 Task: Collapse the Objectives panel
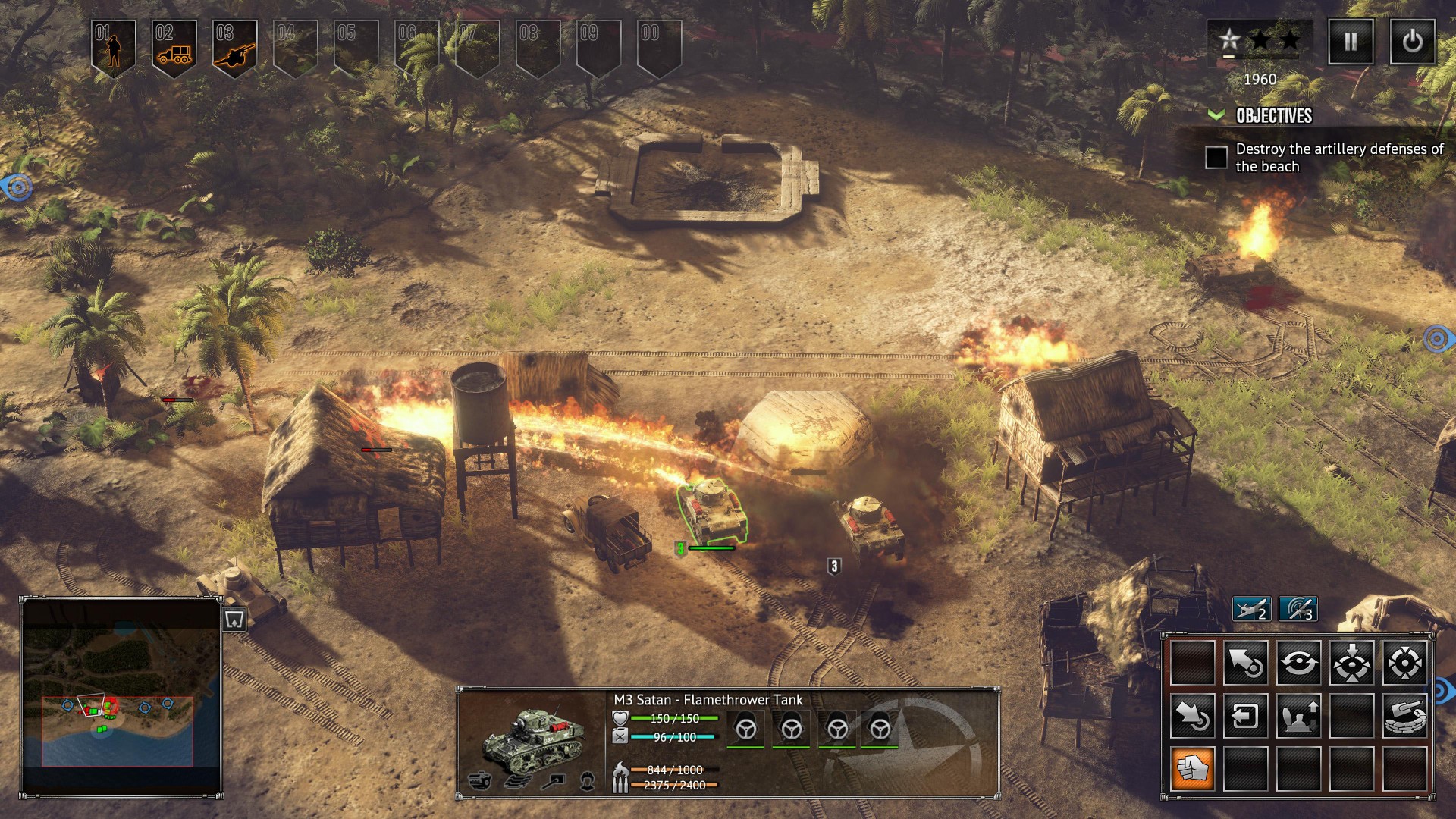1216,115
